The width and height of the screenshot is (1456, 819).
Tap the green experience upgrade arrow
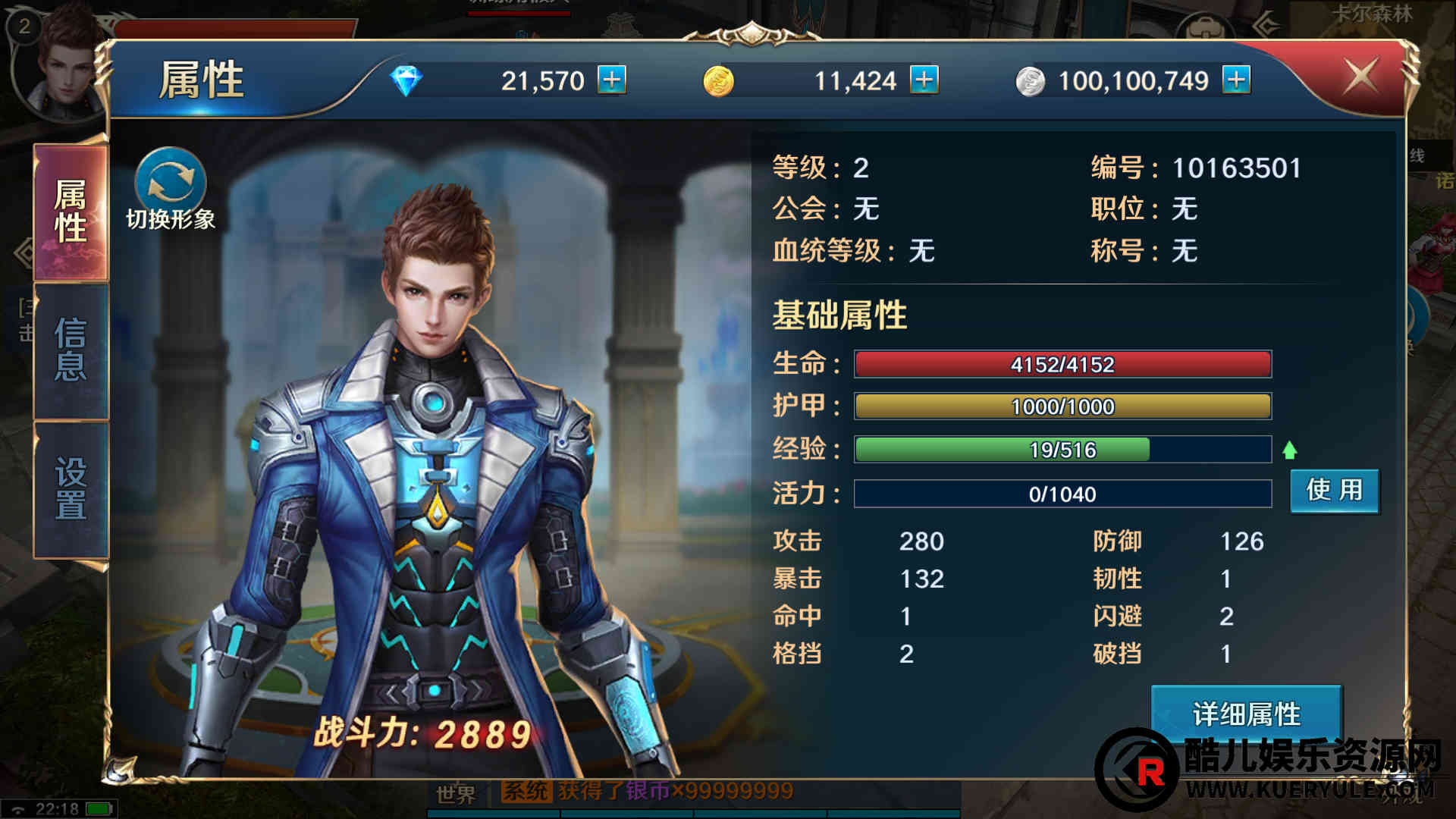pos(1289,450)
